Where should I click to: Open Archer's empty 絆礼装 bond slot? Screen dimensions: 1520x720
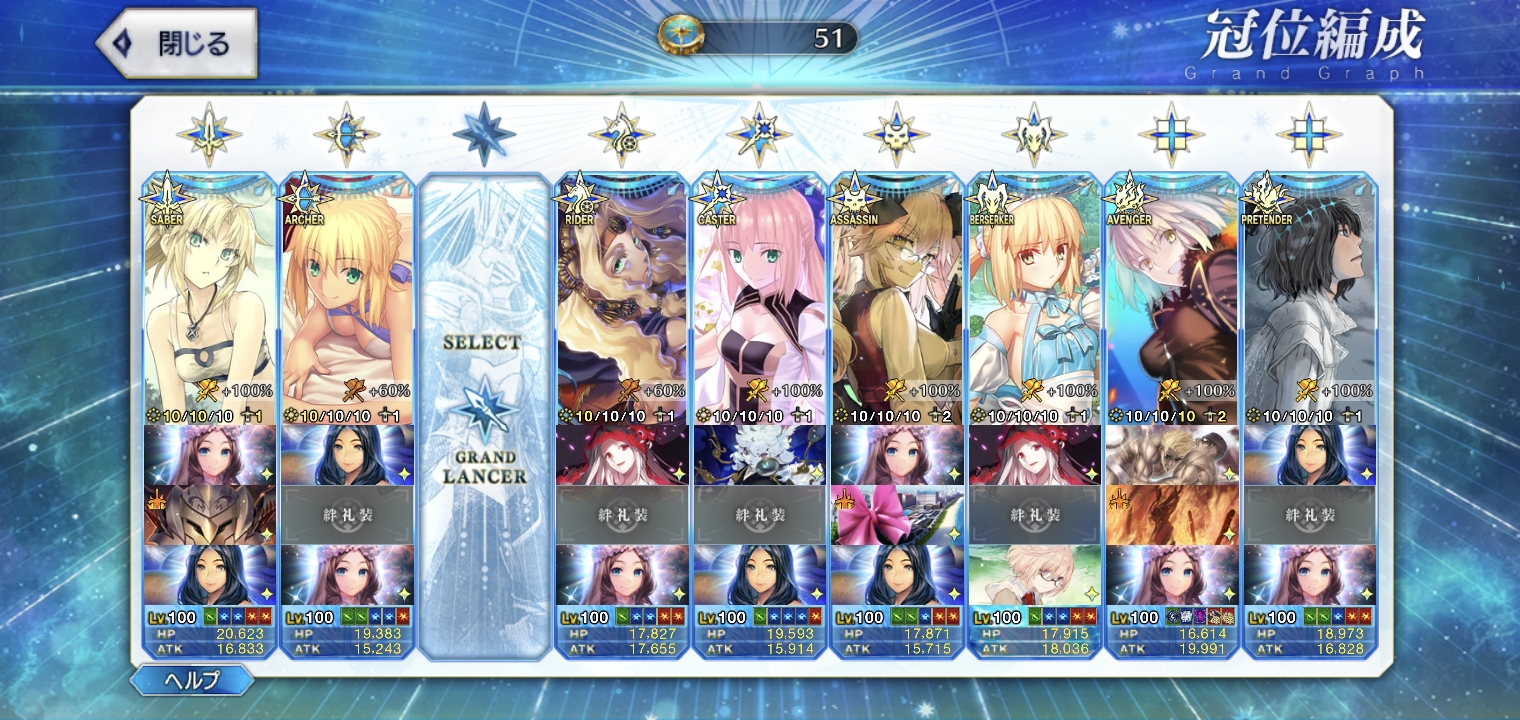tap(346, 515)
